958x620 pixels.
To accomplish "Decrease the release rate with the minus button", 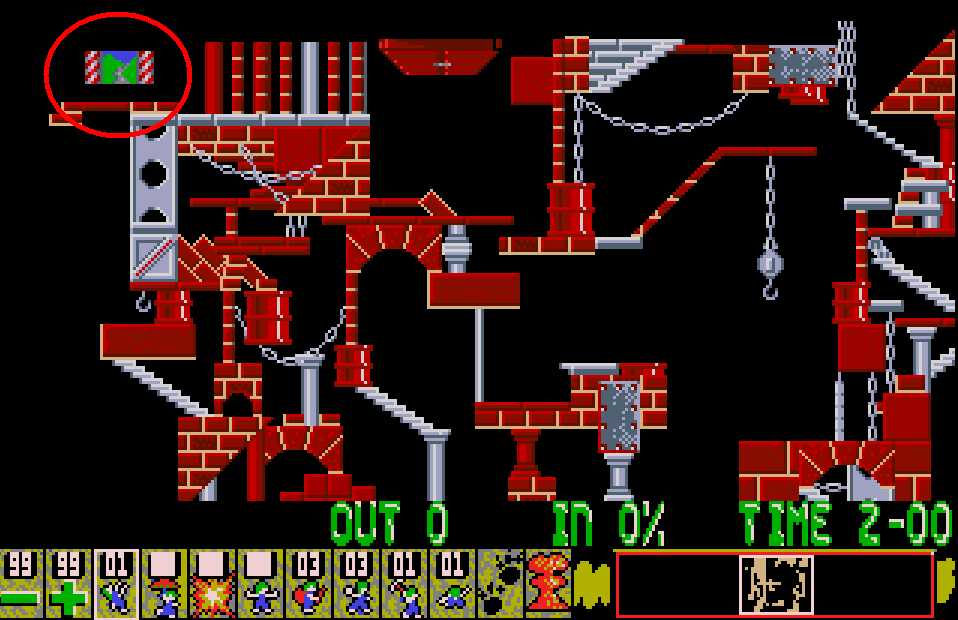I will [x=20, y=584].
